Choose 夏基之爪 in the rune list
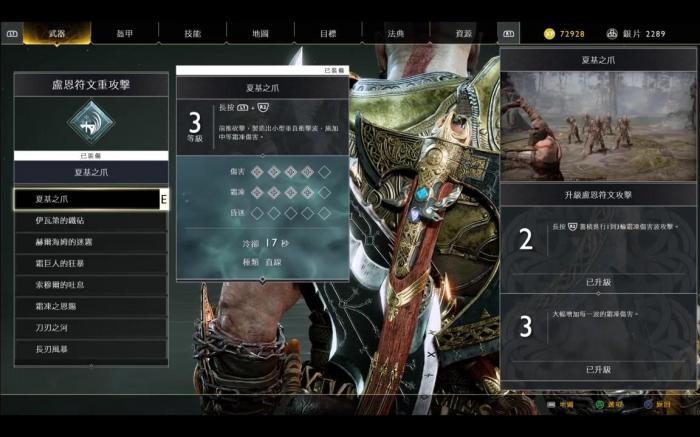Screen dimensions: 700x437 [88, 199]
